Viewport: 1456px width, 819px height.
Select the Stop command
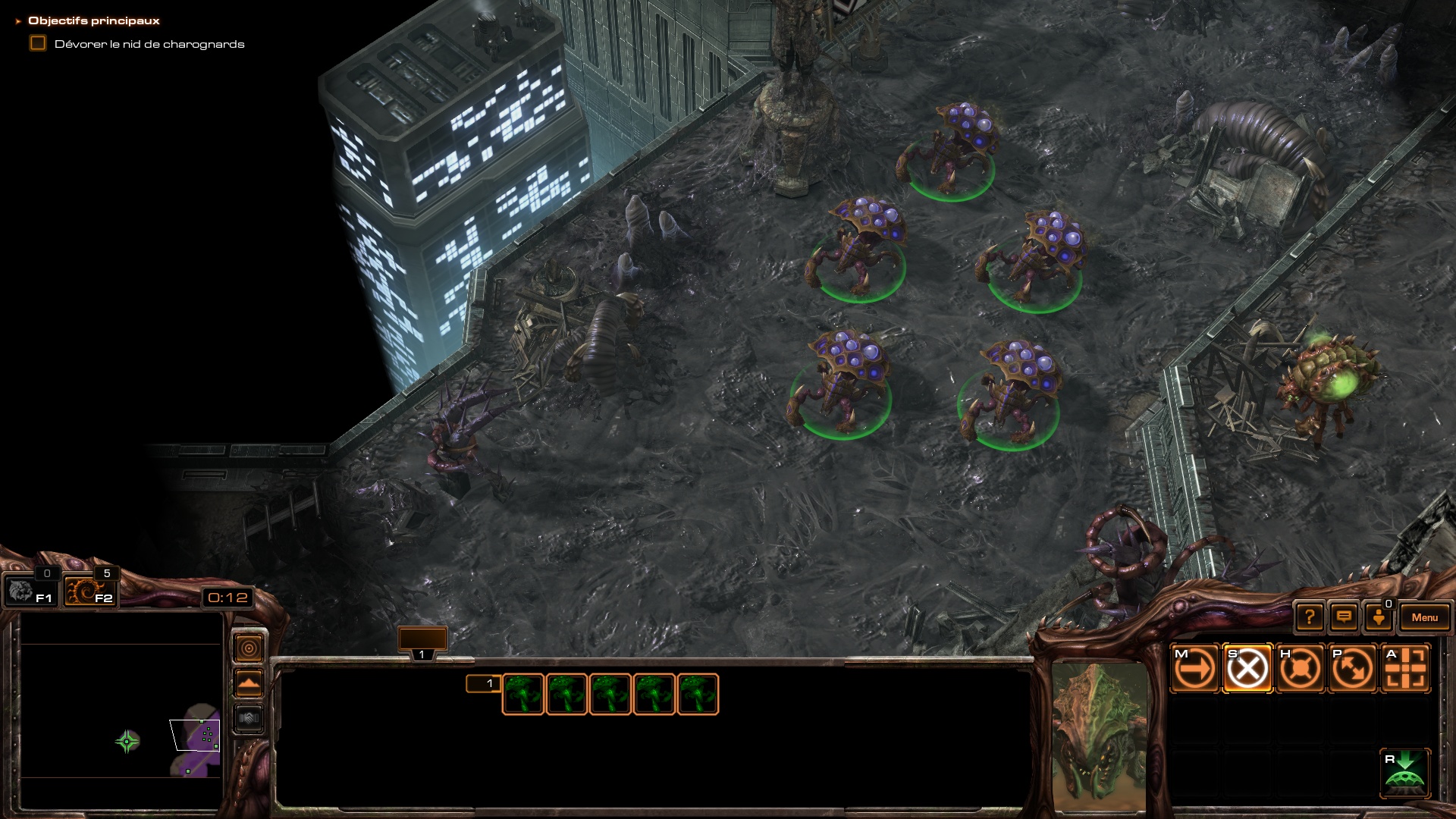coord(1247,669)
